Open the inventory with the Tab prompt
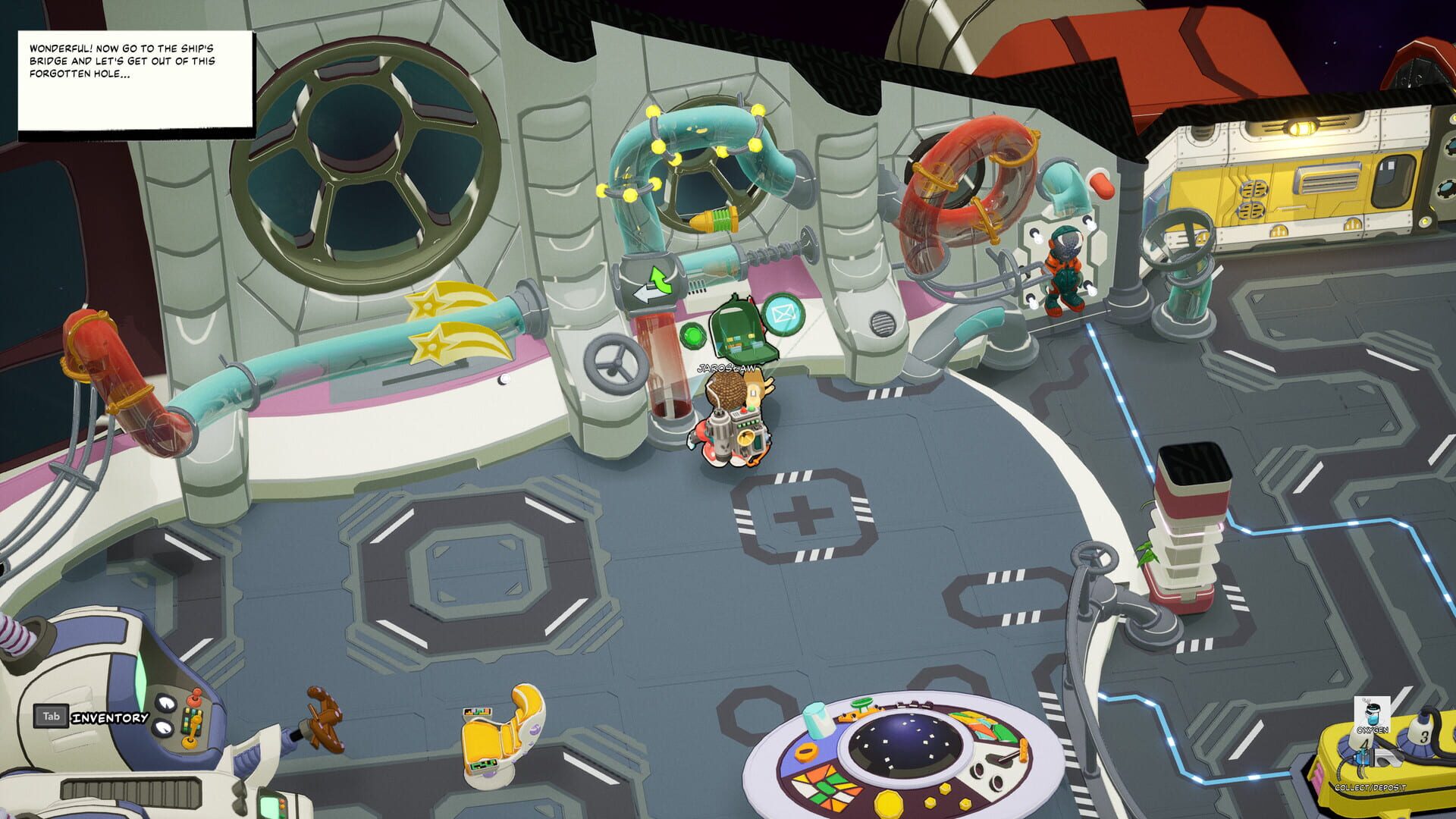 (x=52, y=717)
